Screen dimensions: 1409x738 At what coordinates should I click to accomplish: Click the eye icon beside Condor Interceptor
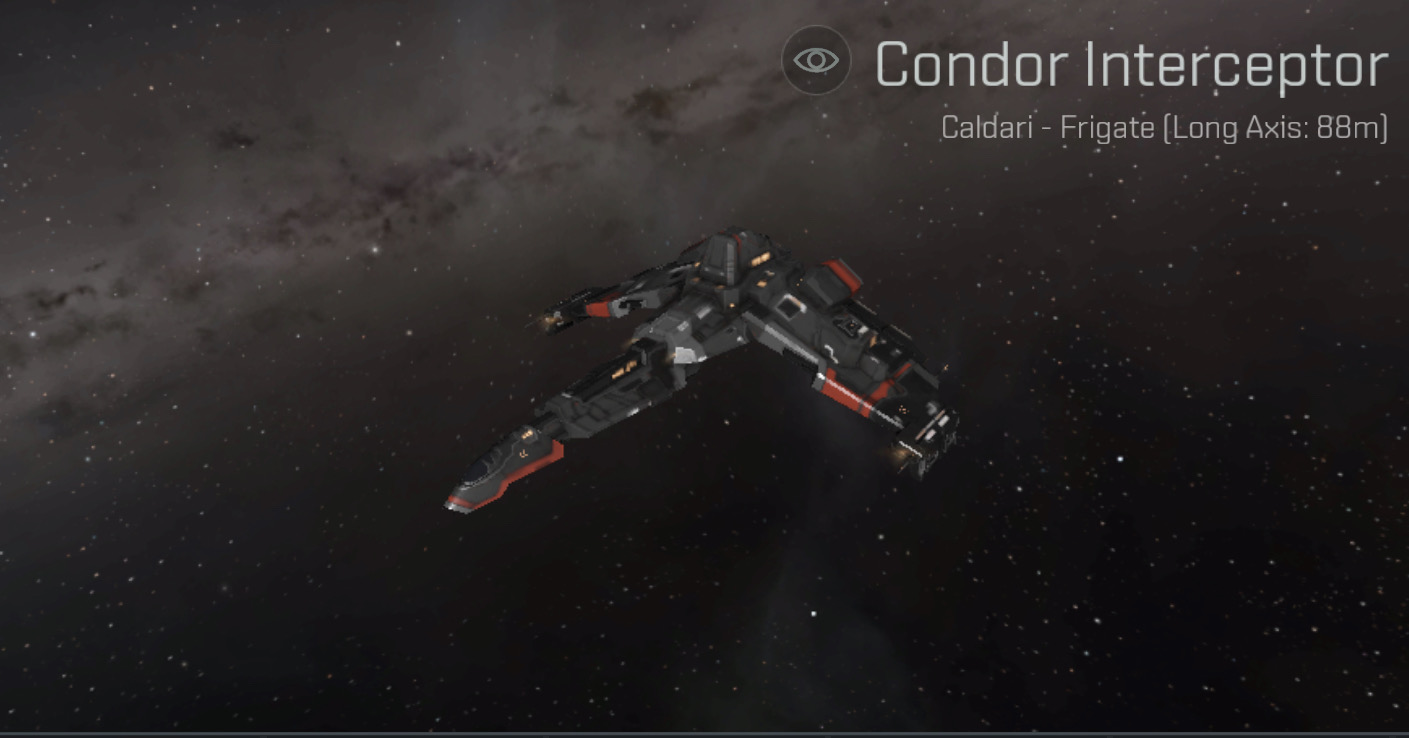pos(816,61)
